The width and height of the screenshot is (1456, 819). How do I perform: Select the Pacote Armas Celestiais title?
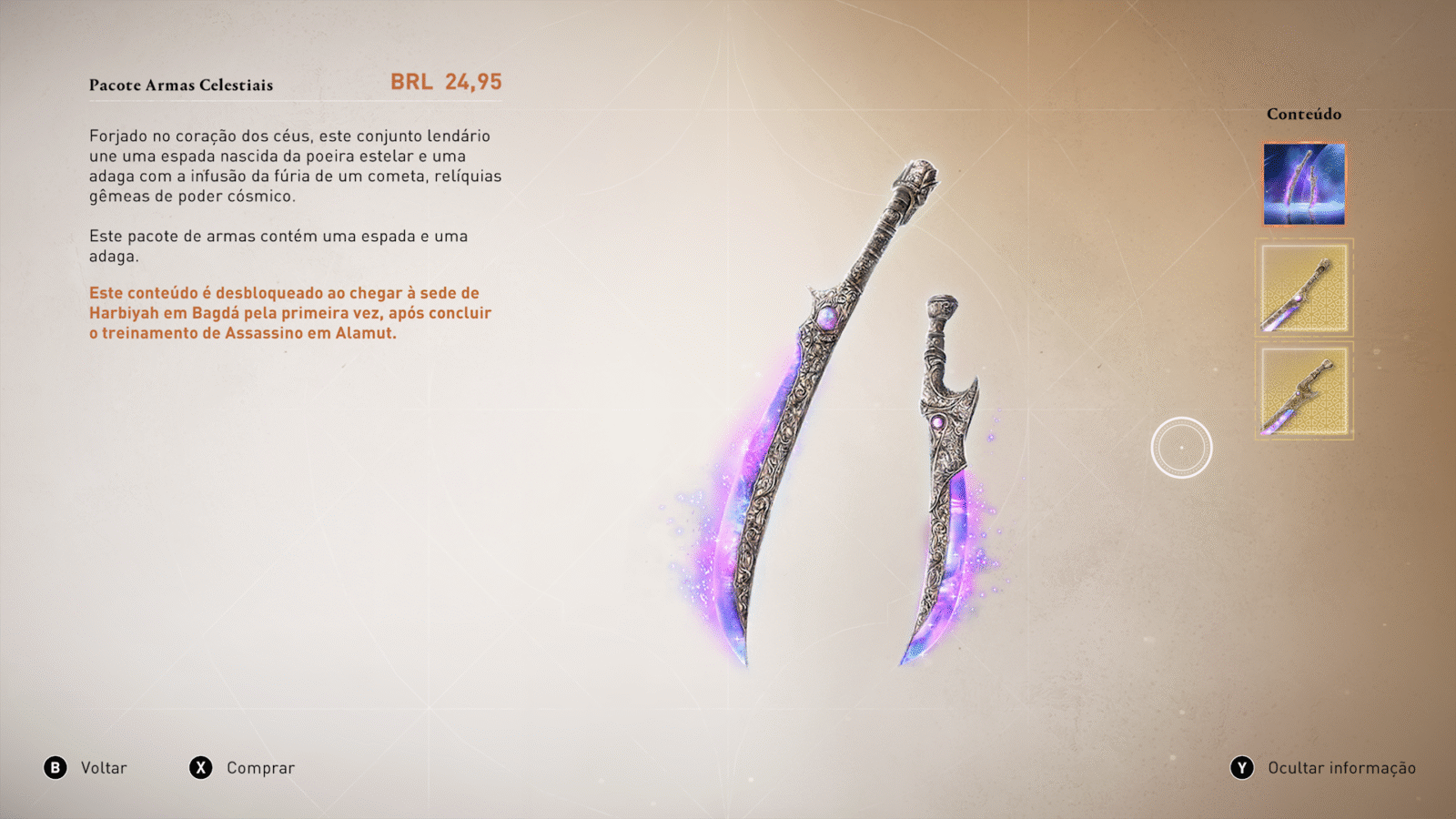180,85
